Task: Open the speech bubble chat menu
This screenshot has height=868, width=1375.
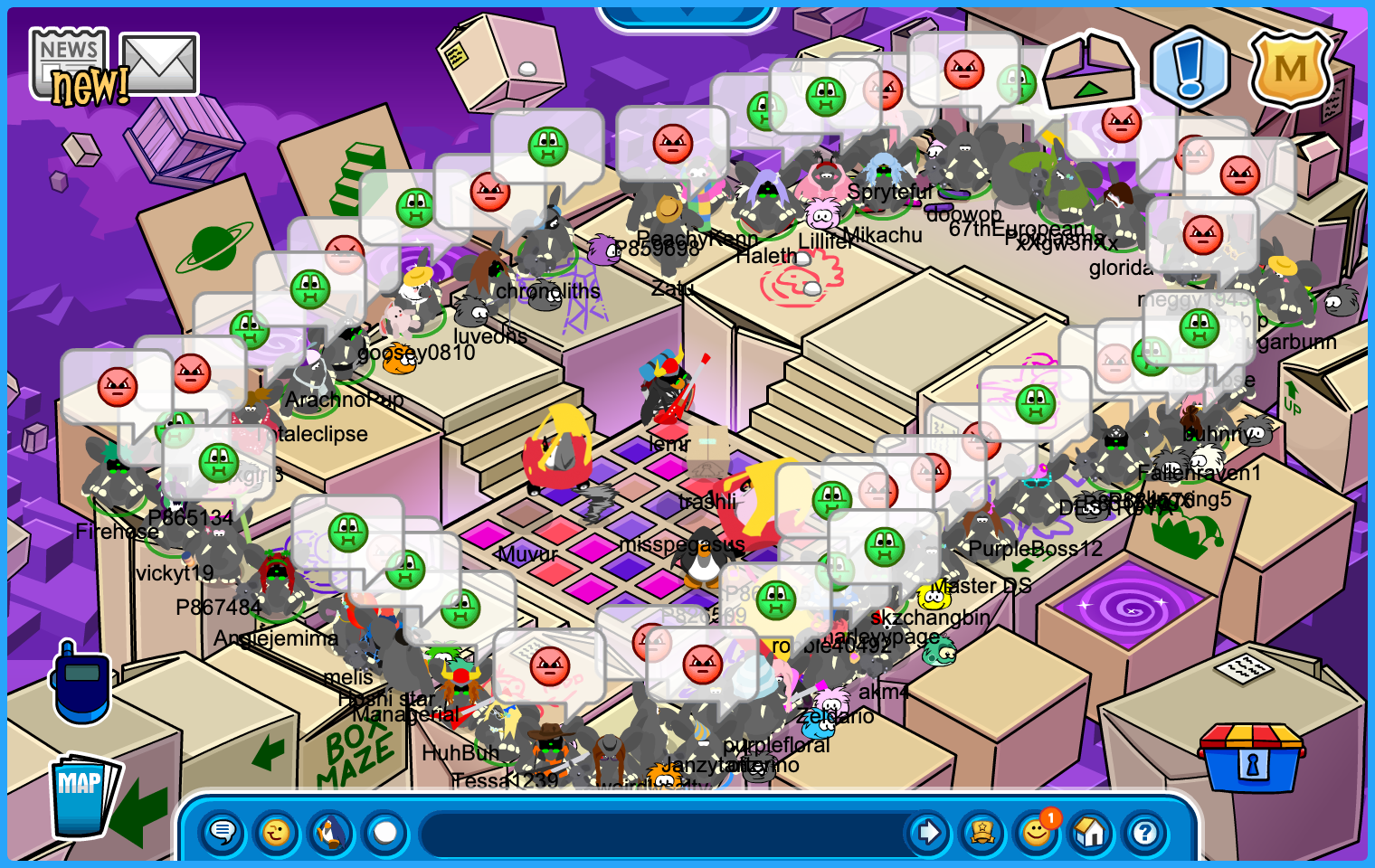Action: [223, 832]
